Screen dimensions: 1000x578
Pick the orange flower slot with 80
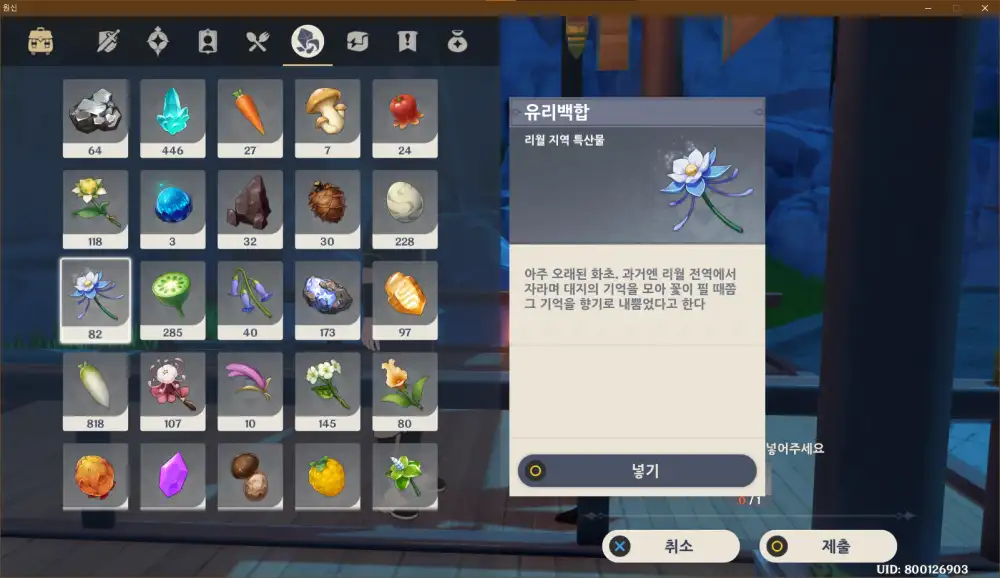(405, 391)
